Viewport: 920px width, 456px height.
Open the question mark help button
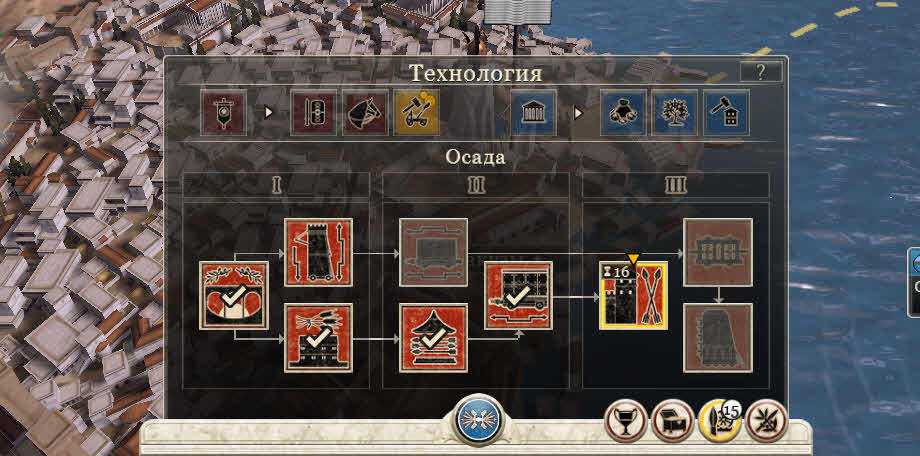tap(761, 71)
